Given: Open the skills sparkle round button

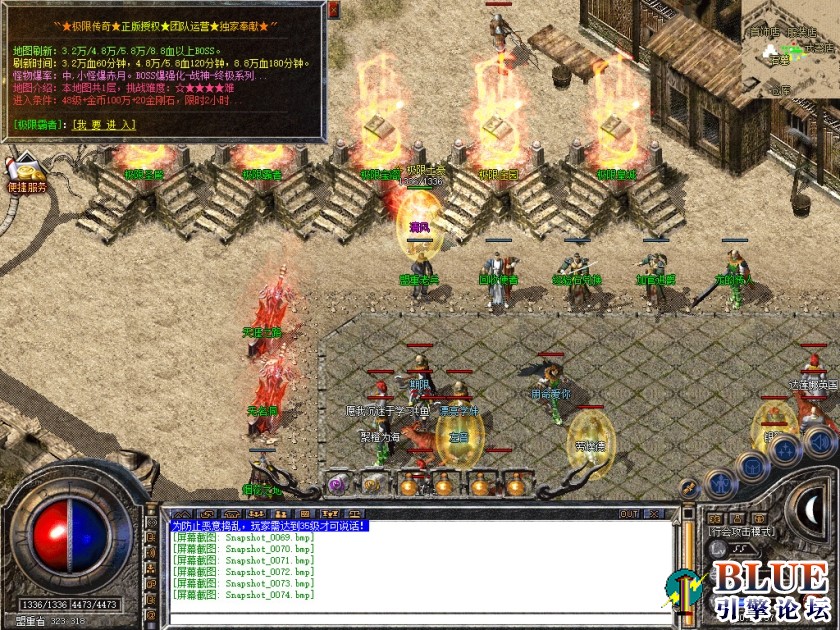Looking at the screenshot, I should point(786,449).
